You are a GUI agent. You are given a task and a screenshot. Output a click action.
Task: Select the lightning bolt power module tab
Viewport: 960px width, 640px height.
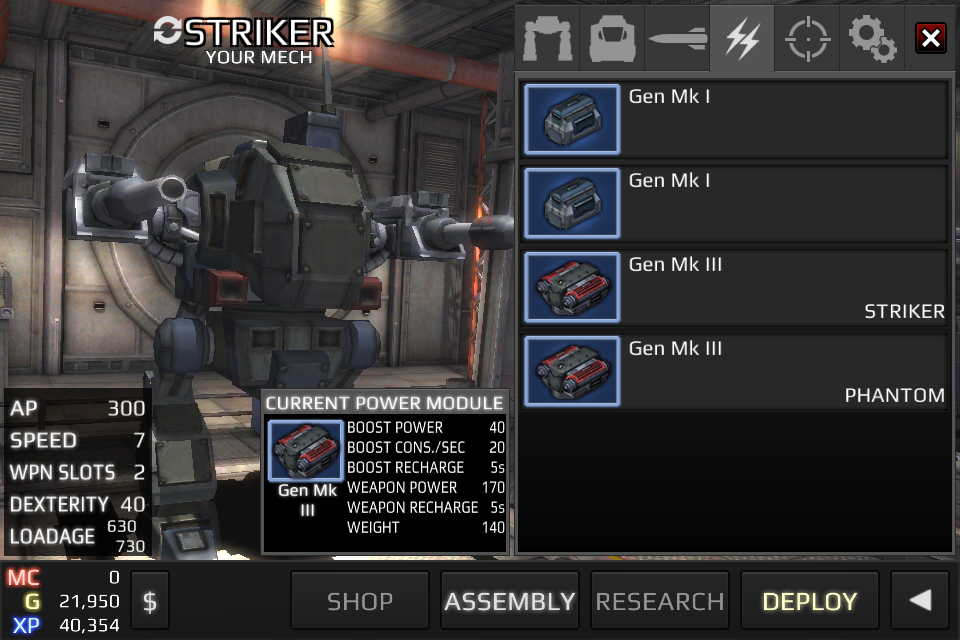click(742, 39)
